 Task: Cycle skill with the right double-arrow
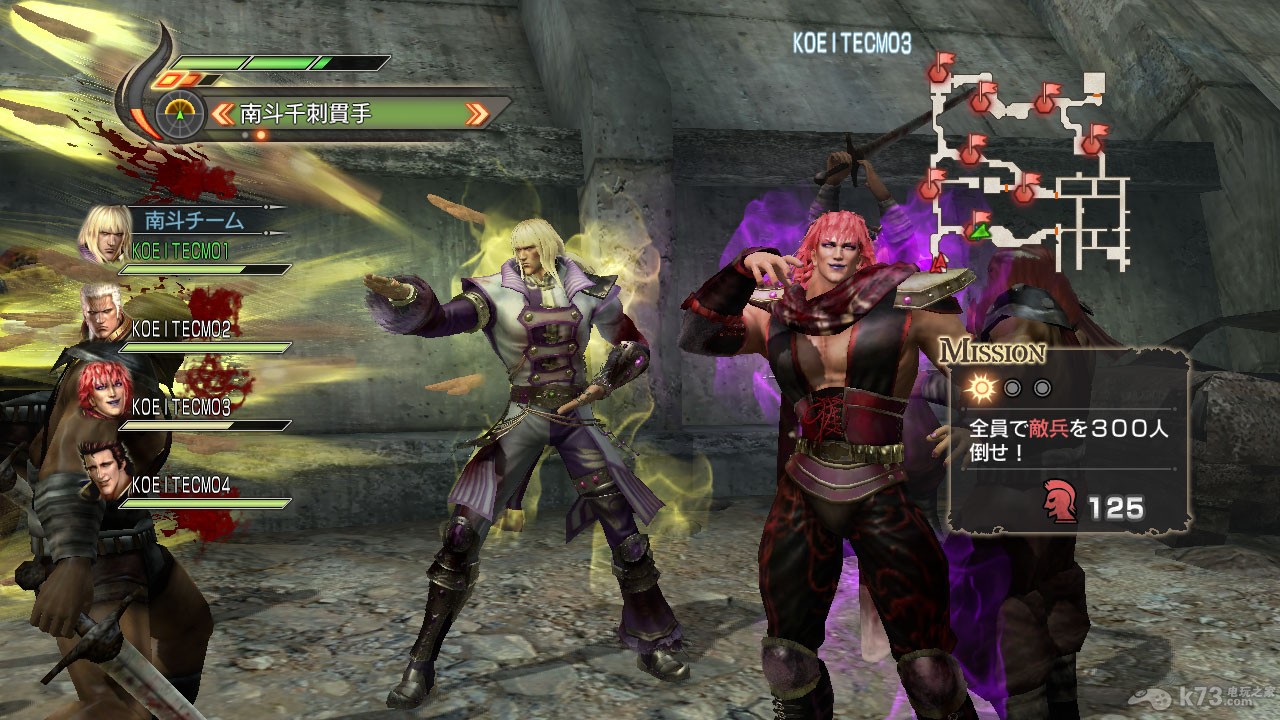[479, 114]
